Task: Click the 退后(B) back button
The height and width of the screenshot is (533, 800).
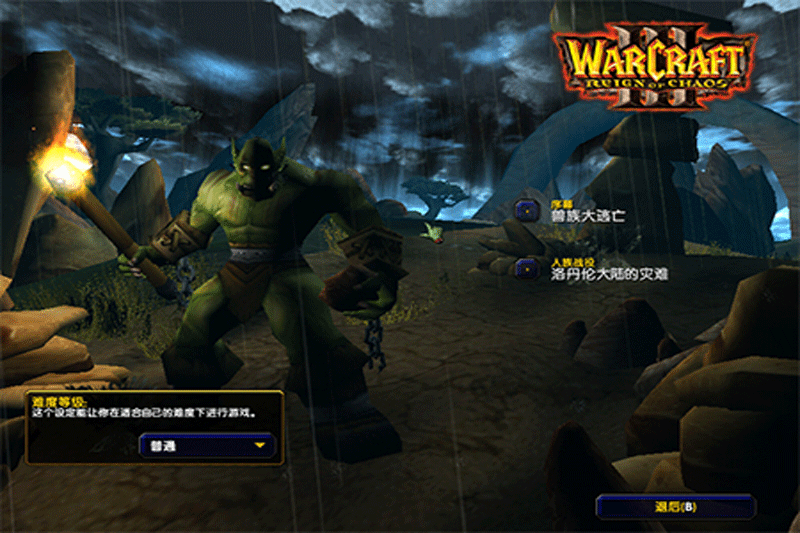Action: (675, 506)
